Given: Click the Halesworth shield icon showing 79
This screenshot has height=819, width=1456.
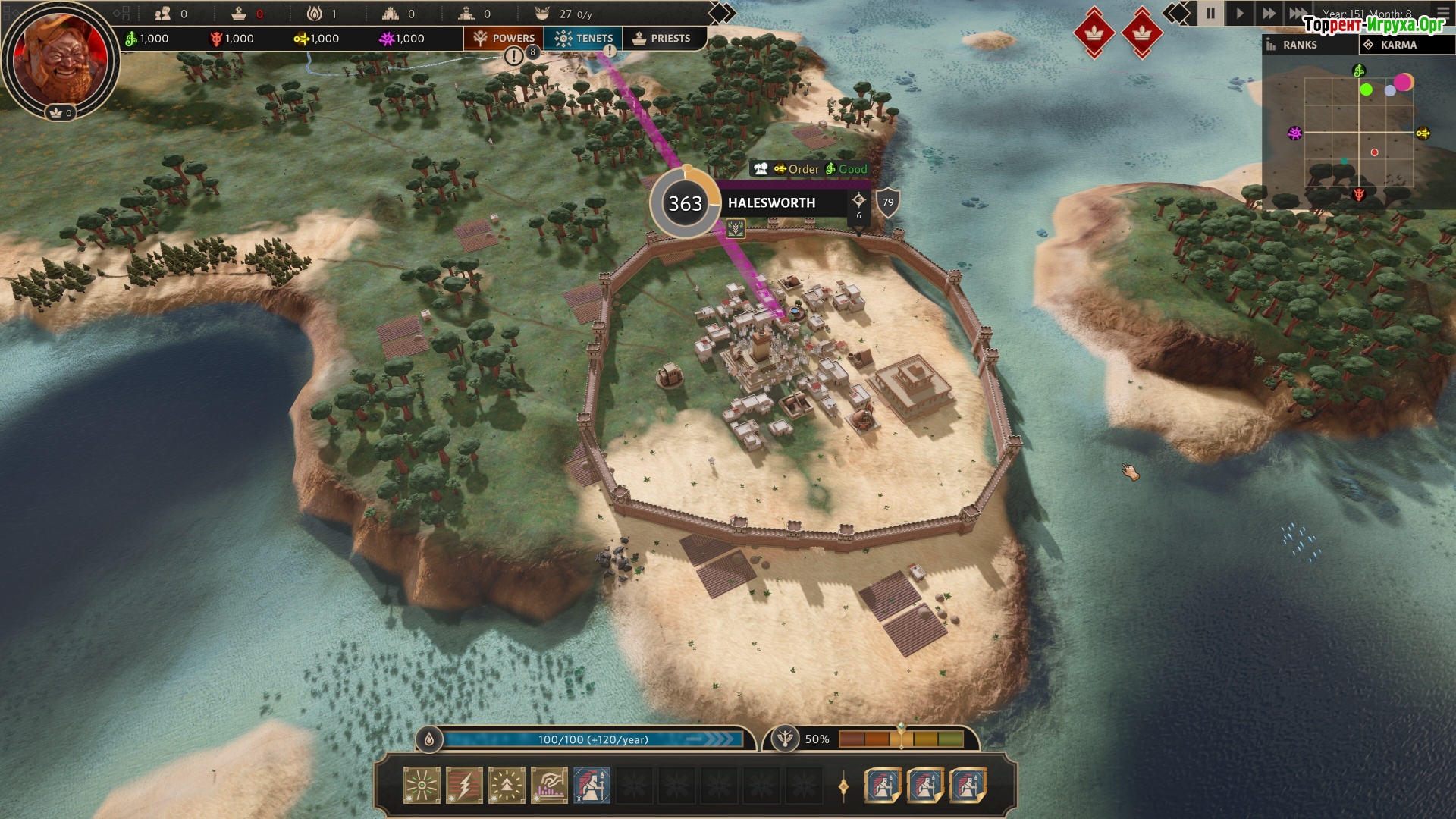Looking at the screenshot, I should coord(888,202).
